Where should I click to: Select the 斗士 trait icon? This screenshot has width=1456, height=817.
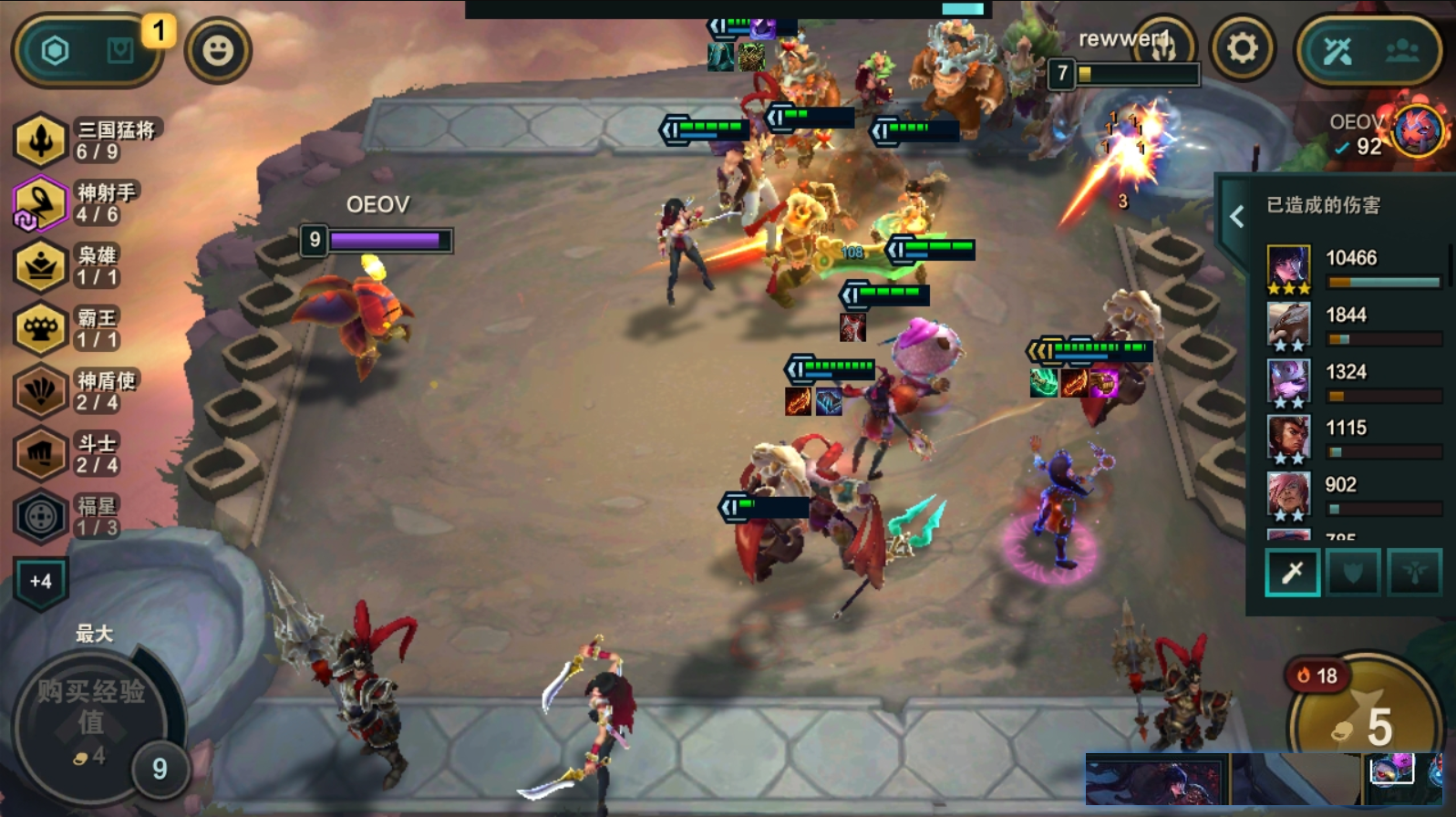41,454
